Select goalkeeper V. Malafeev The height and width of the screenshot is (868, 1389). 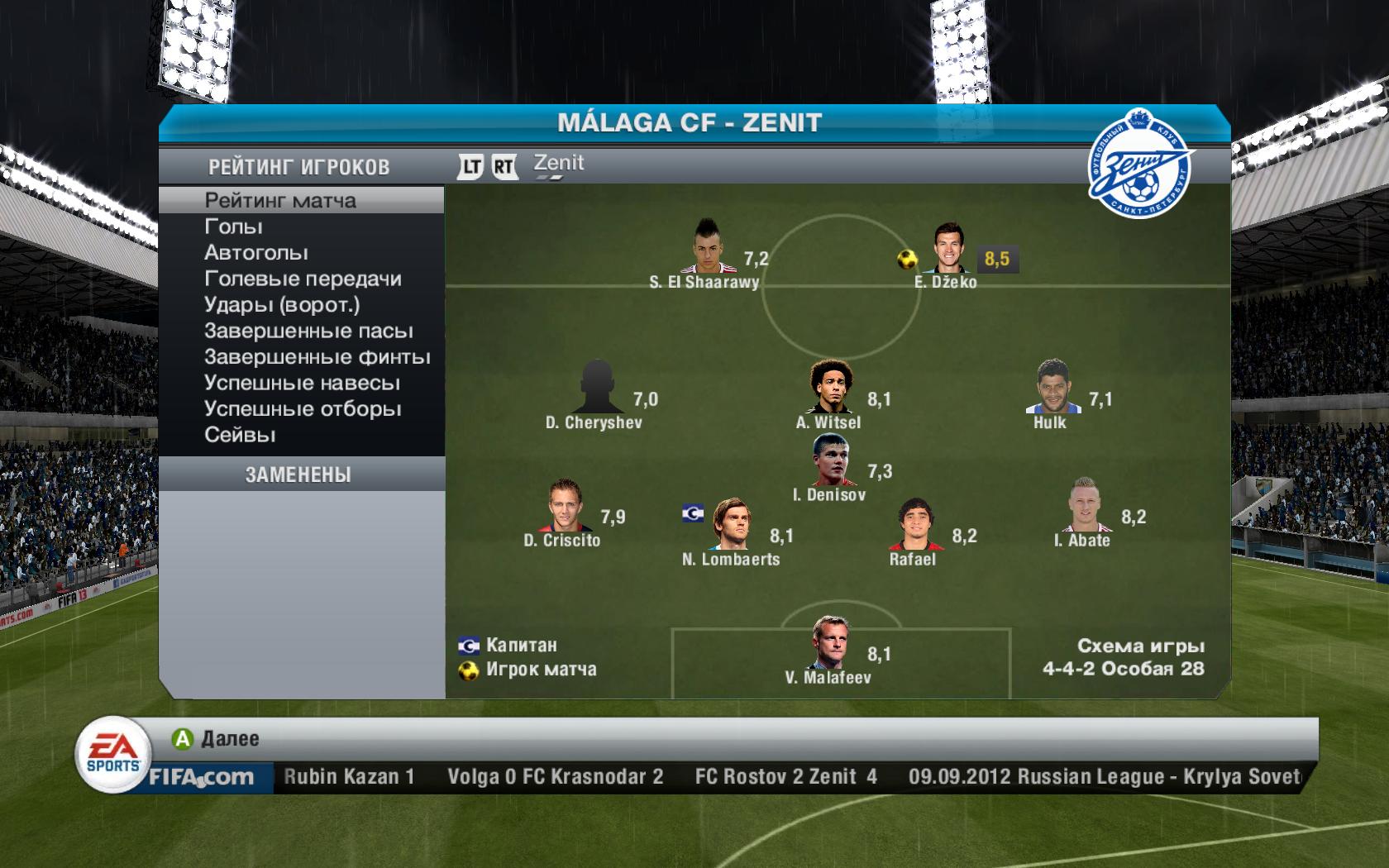[x=828, y=643]
